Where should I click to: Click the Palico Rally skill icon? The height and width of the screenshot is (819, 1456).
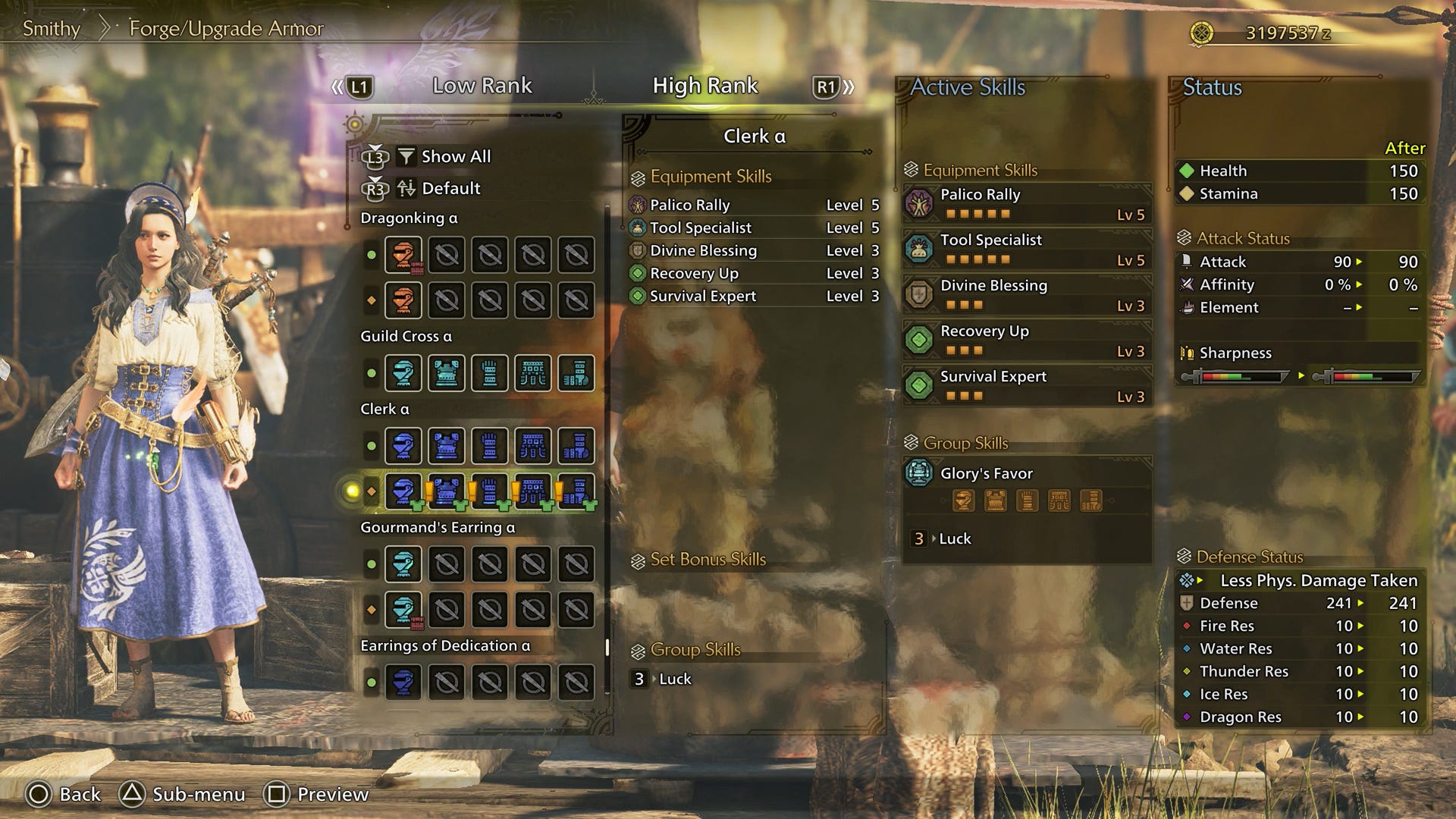coord(920,202)
